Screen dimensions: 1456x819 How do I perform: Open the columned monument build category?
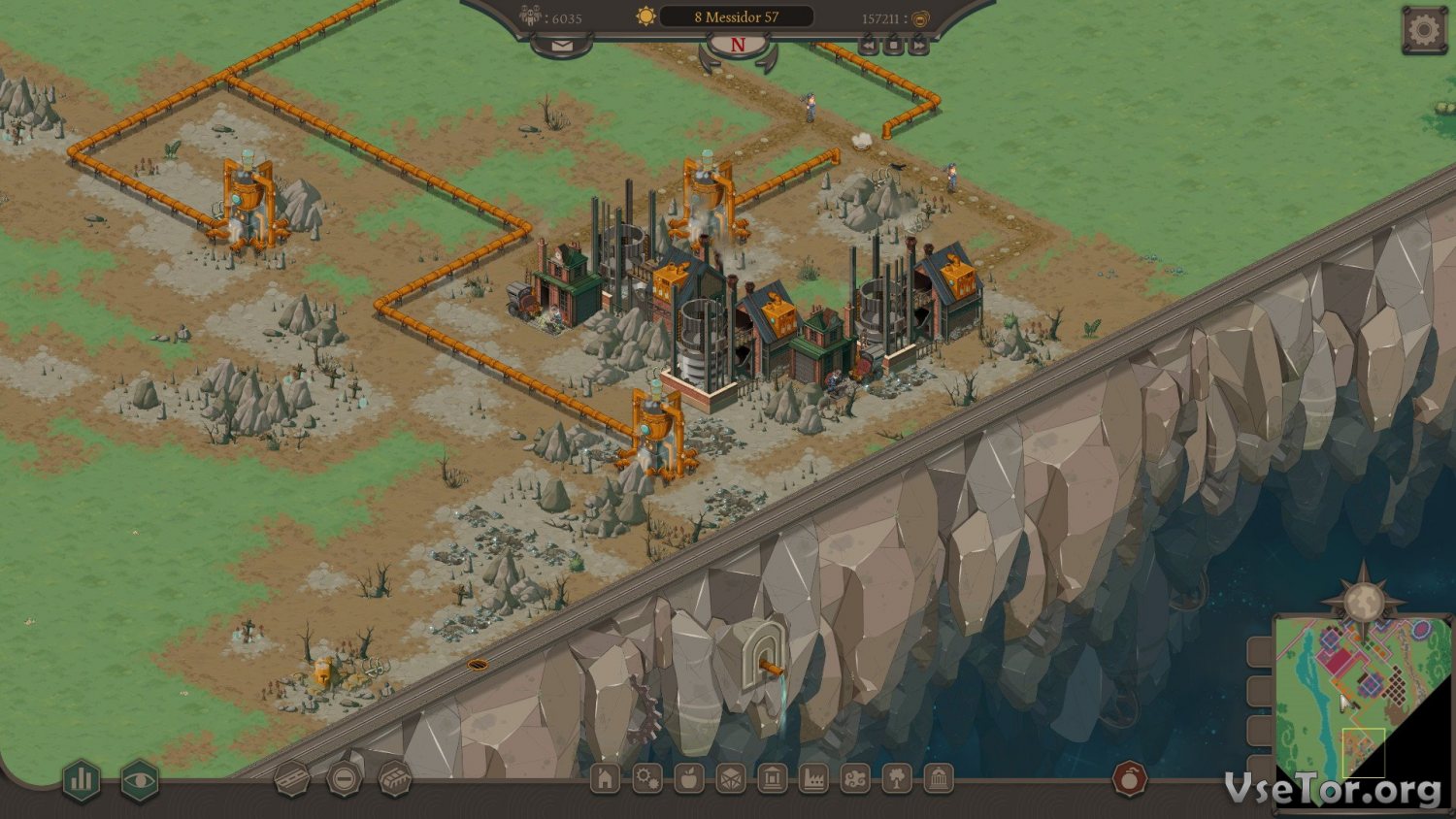pos(939,778)
